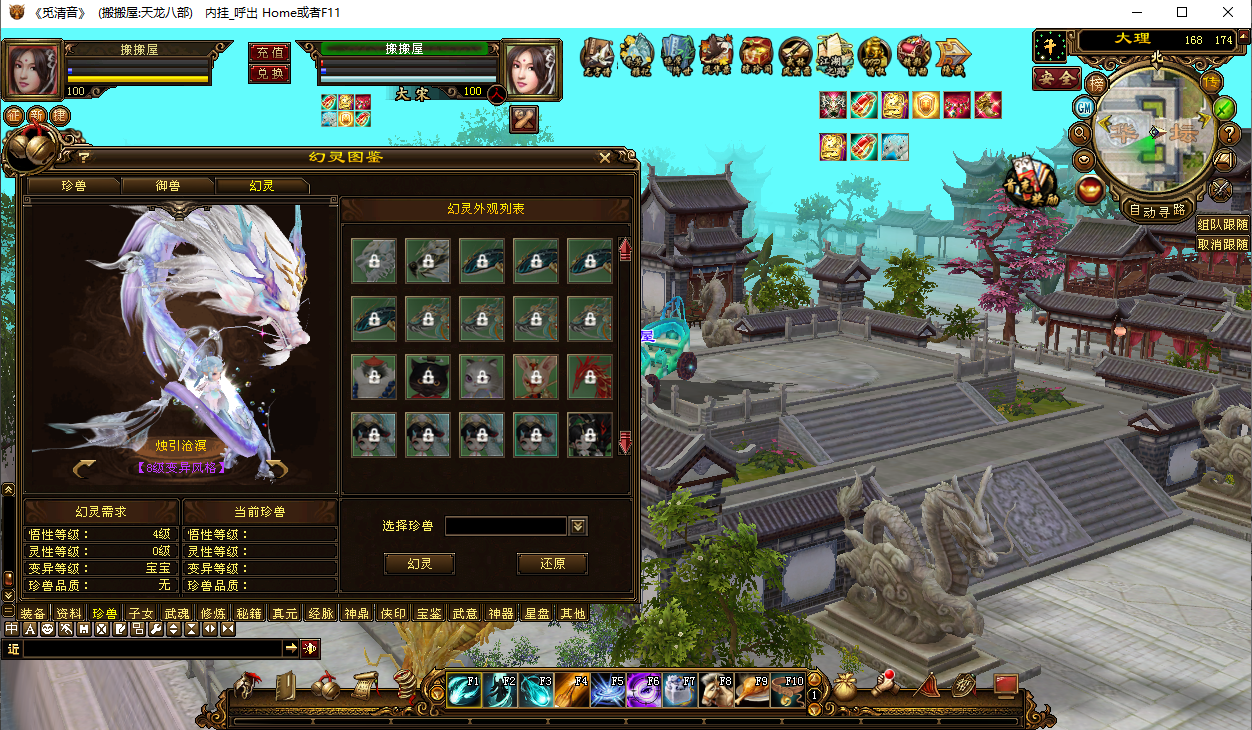The image size is (1252, 730).
Task: Click the 取消跟随 cancel follow button
Action: pos(1222,244)
